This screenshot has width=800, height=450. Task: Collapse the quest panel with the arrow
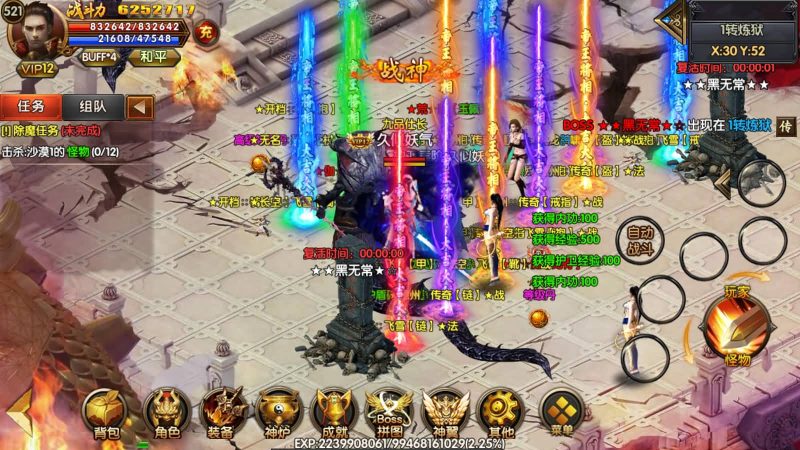tap(141, 105)
